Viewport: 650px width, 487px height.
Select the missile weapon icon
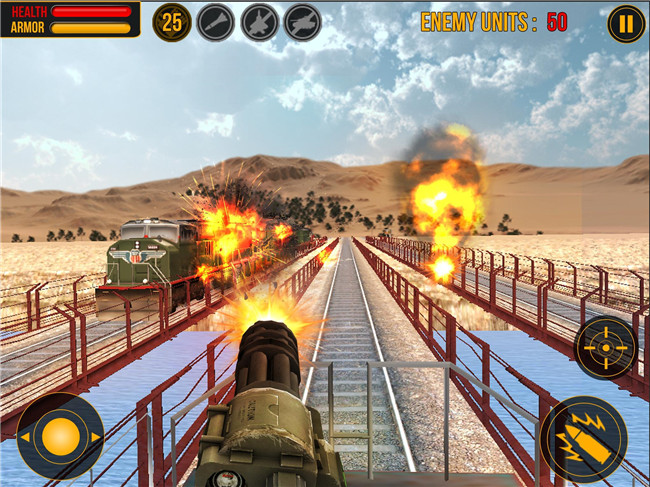point(215,22)
